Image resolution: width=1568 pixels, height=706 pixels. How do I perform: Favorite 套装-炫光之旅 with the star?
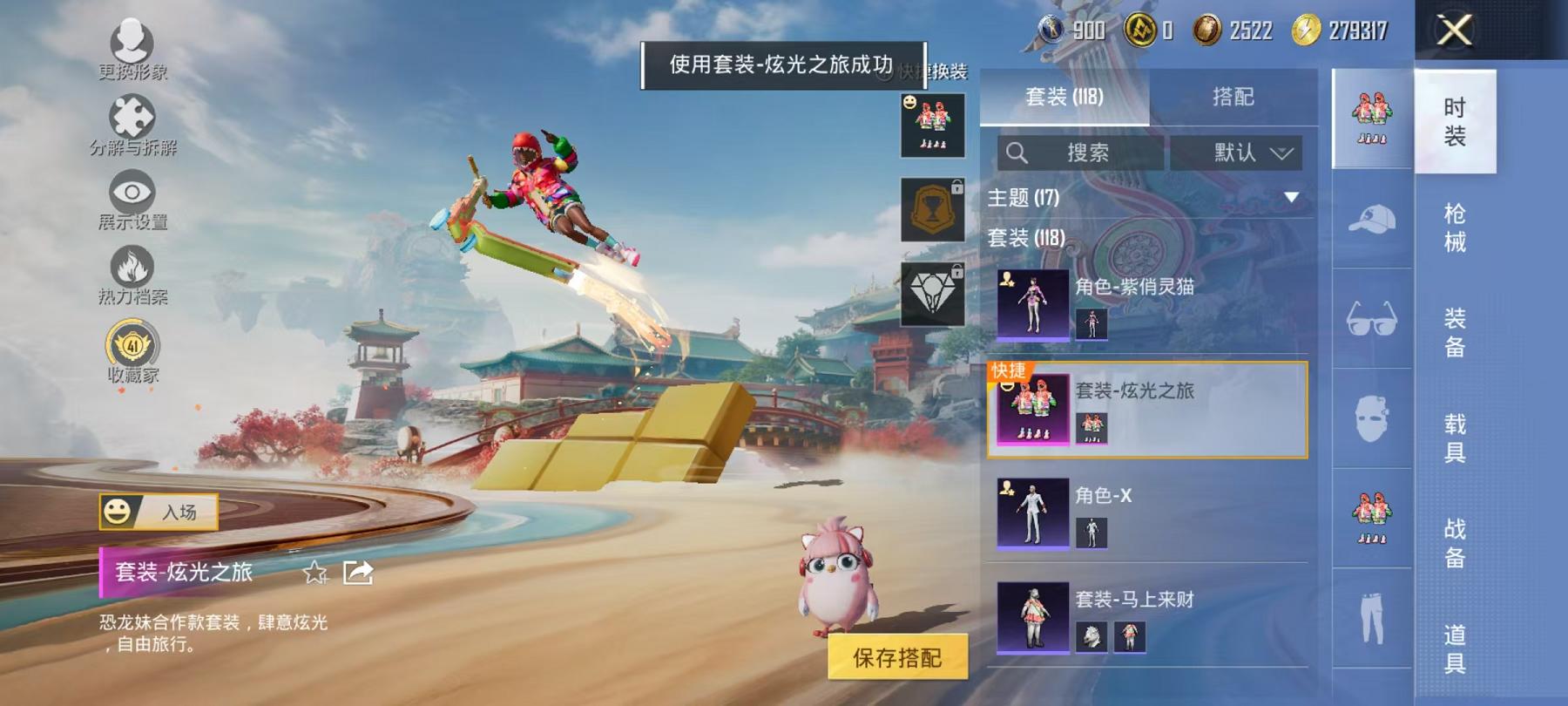[315, 574]
